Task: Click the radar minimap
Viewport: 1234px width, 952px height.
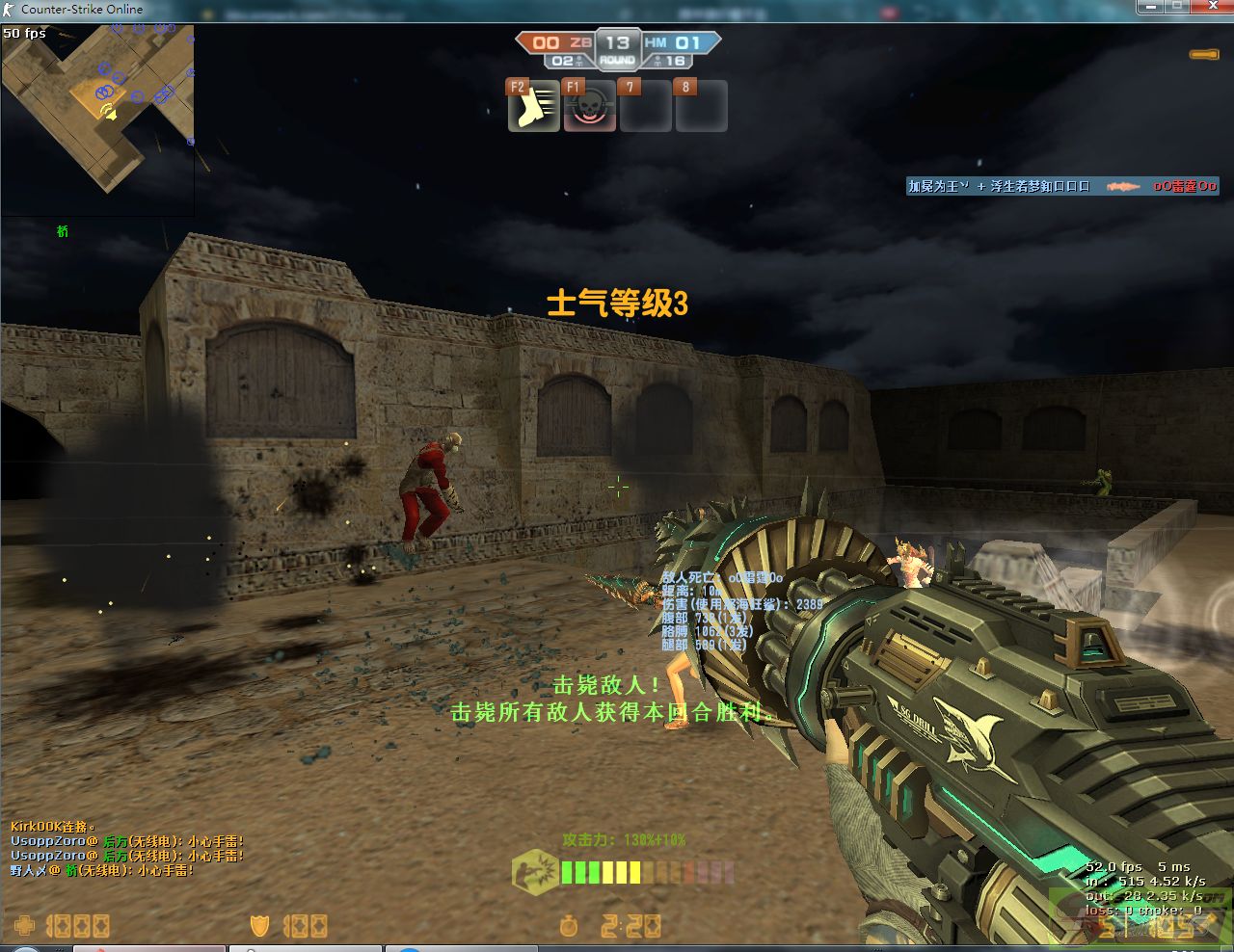Action: [x=97, y=107]
